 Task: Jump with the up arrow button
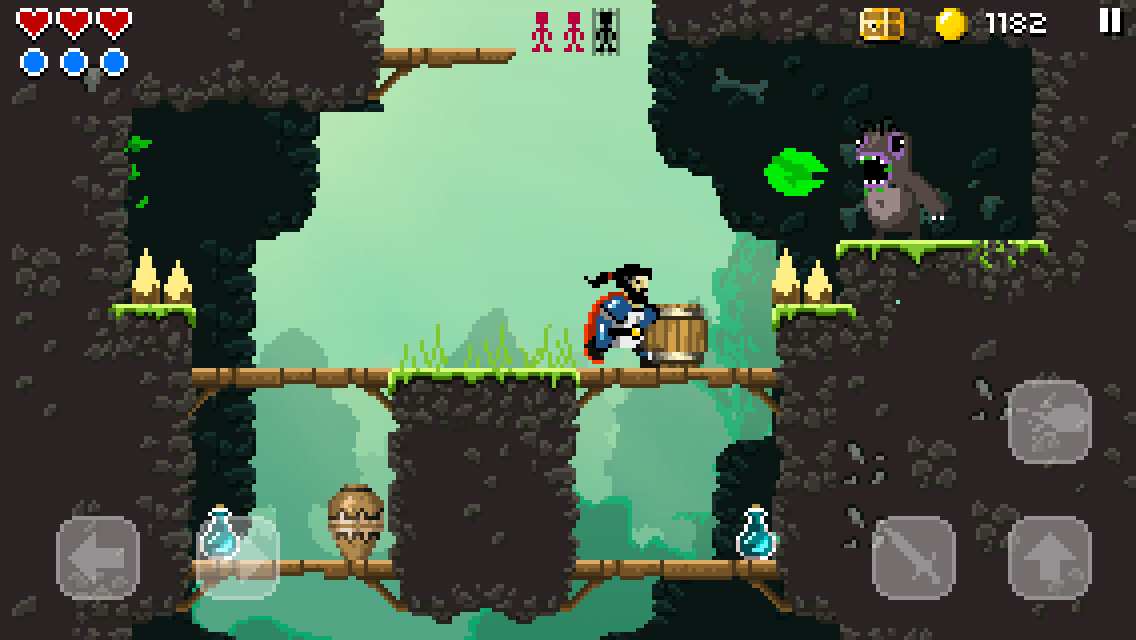1049,557
